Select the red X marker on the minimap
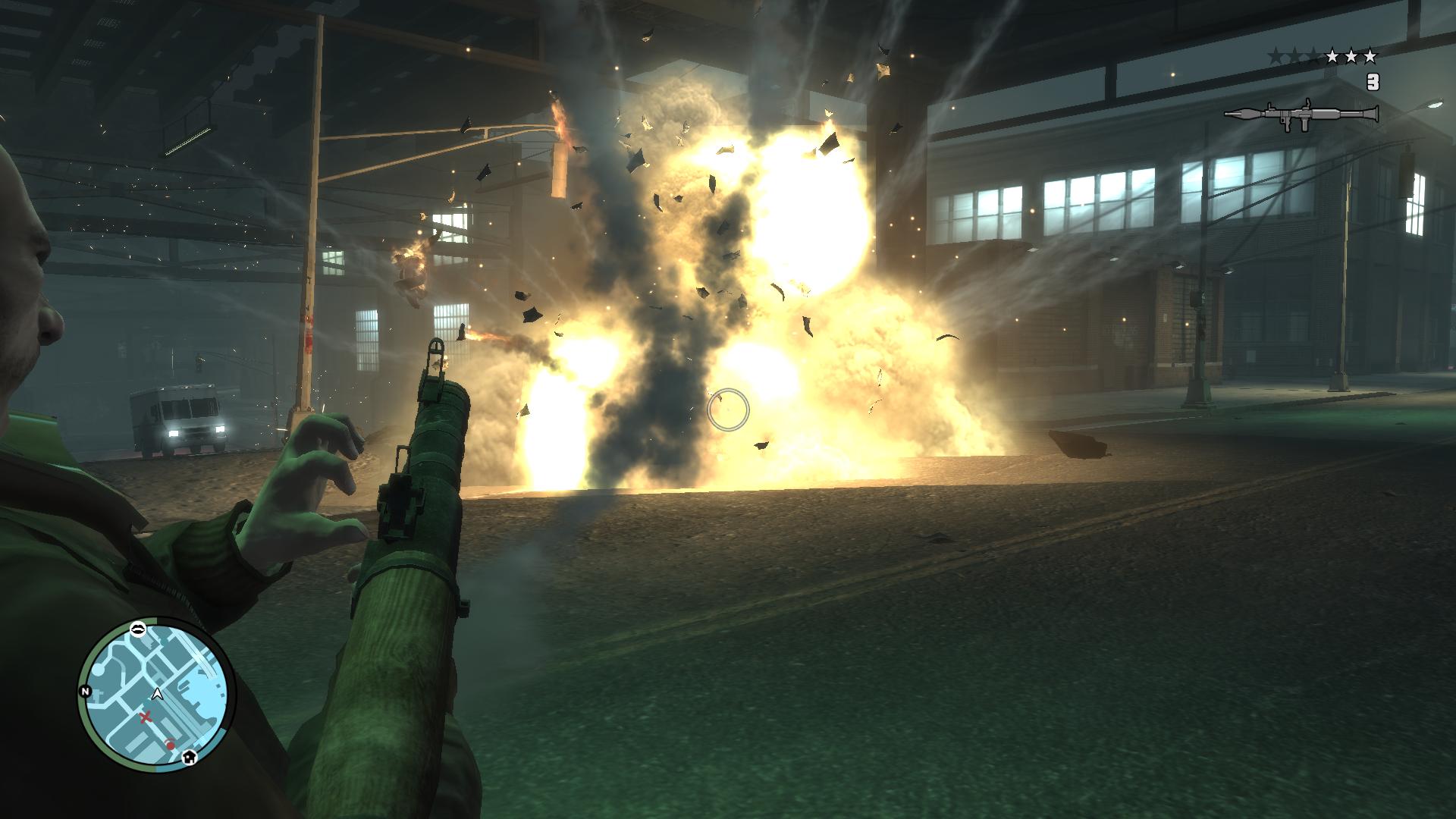Viewport: 1456px width, 819px height. pos(144,717)
